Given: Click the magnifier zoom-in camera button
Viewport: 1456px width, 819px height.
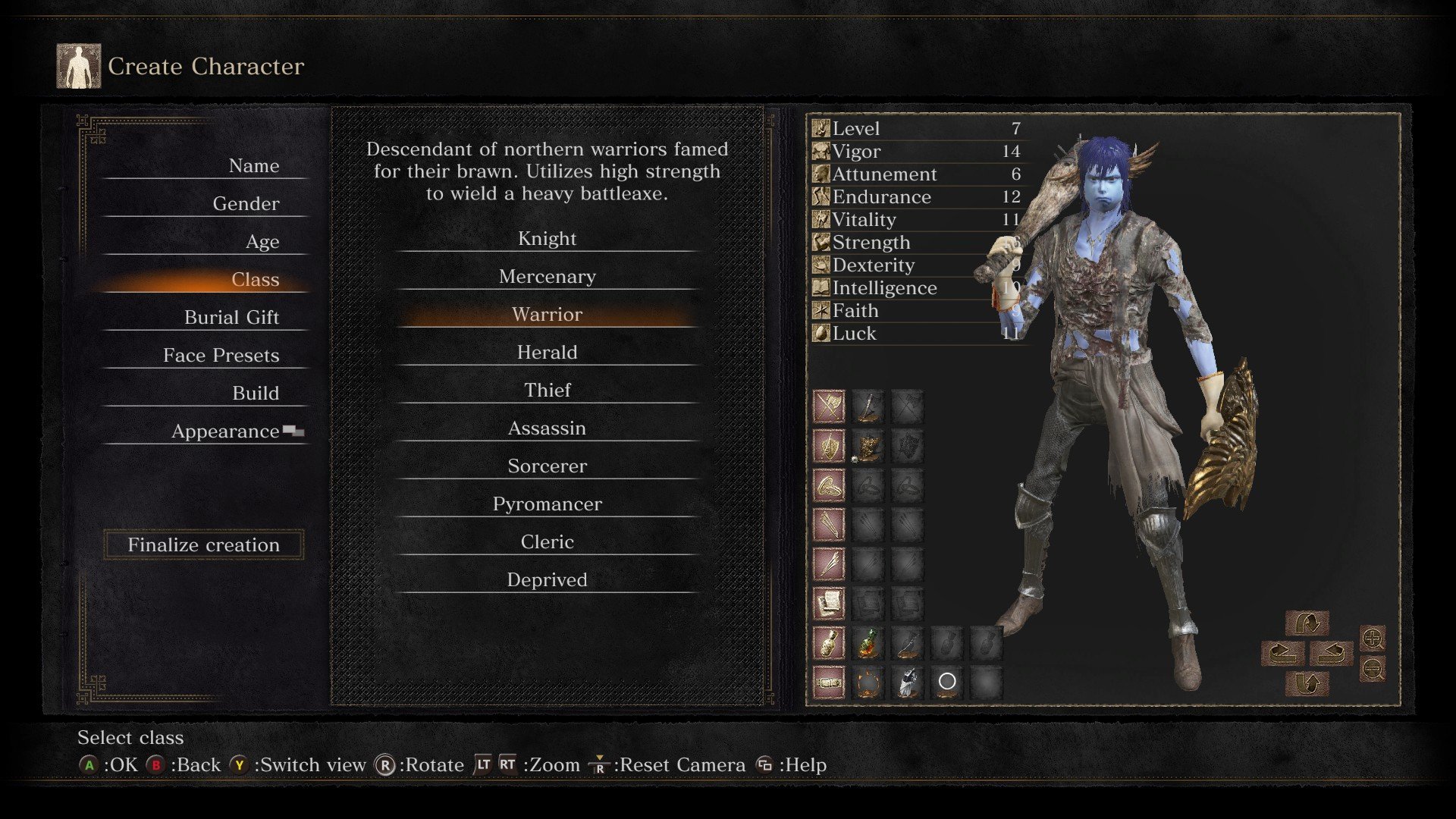Looking at the screenshot, I should coord(1373,639).
